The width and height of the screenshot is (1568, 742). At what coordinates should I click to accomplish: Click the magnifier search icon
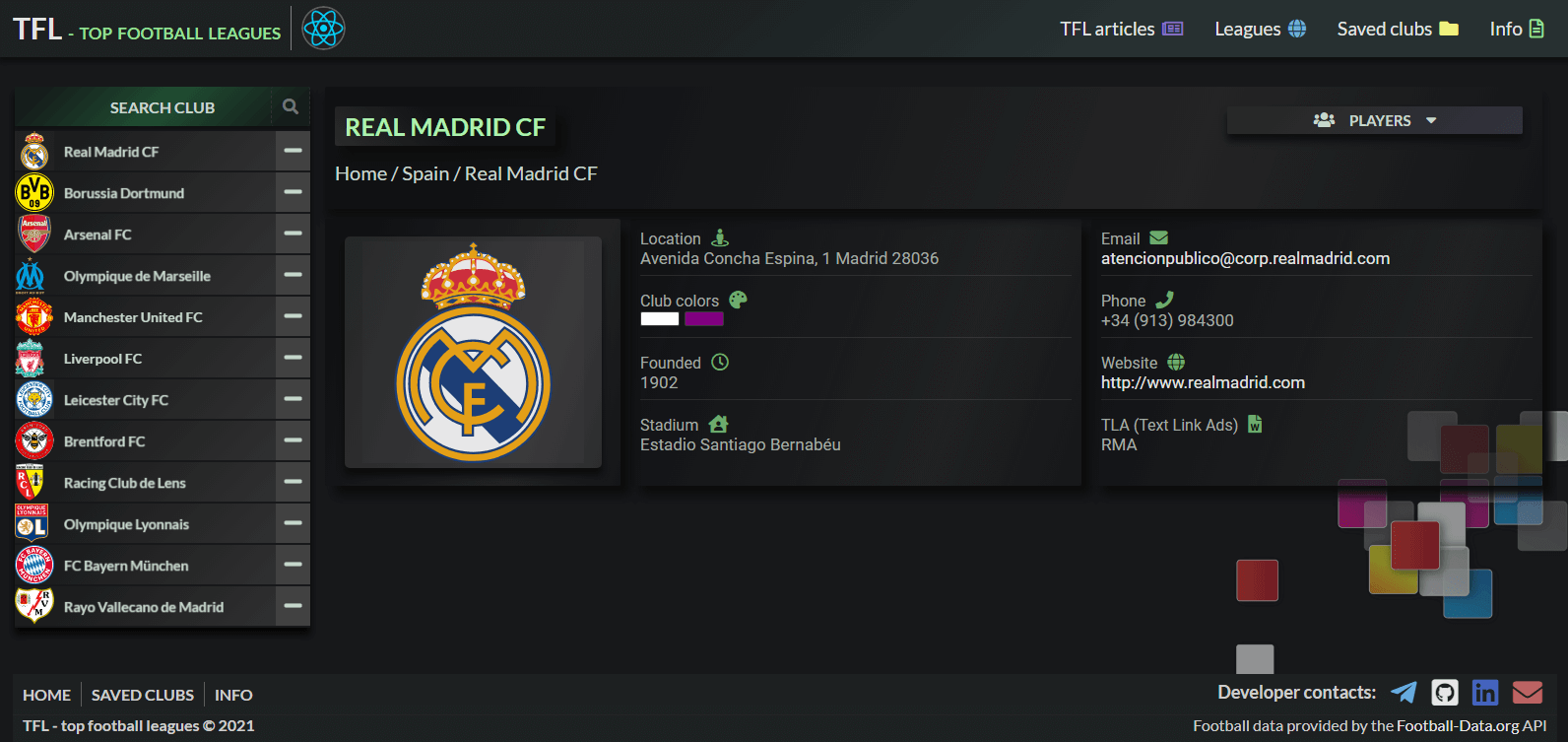(291, 106)
